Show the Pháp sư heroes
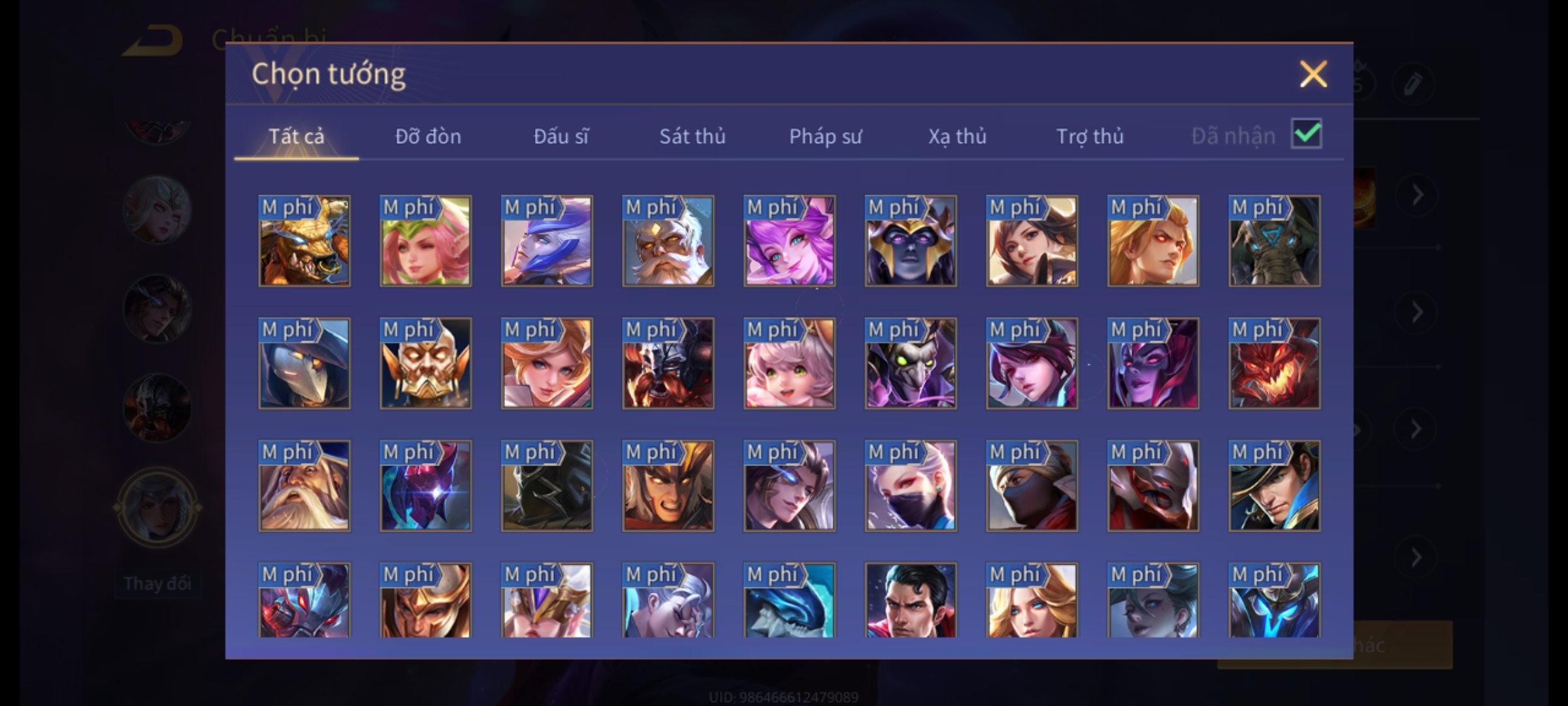This screenshot has height=706, width=1568. (825, 136)
